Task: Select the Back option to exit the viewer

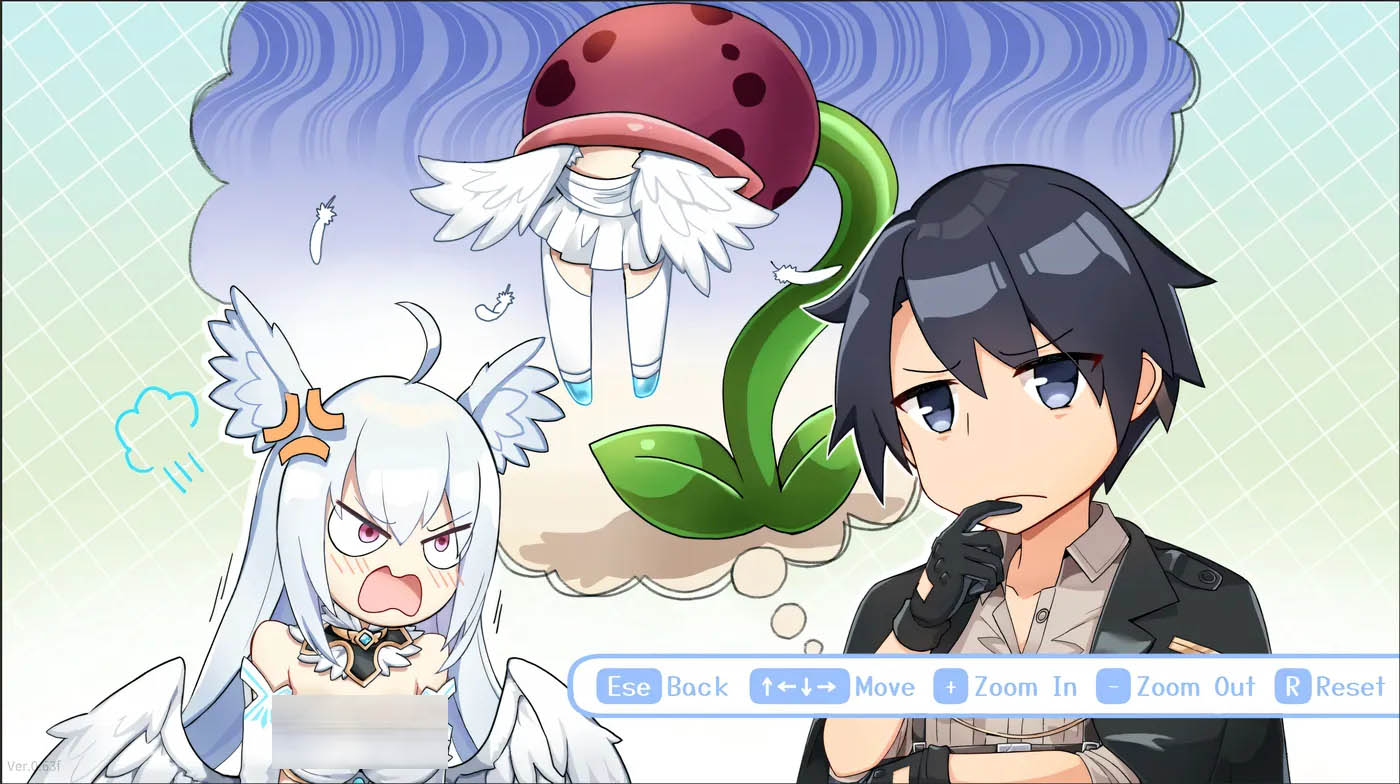Action: tap(695, 687)
